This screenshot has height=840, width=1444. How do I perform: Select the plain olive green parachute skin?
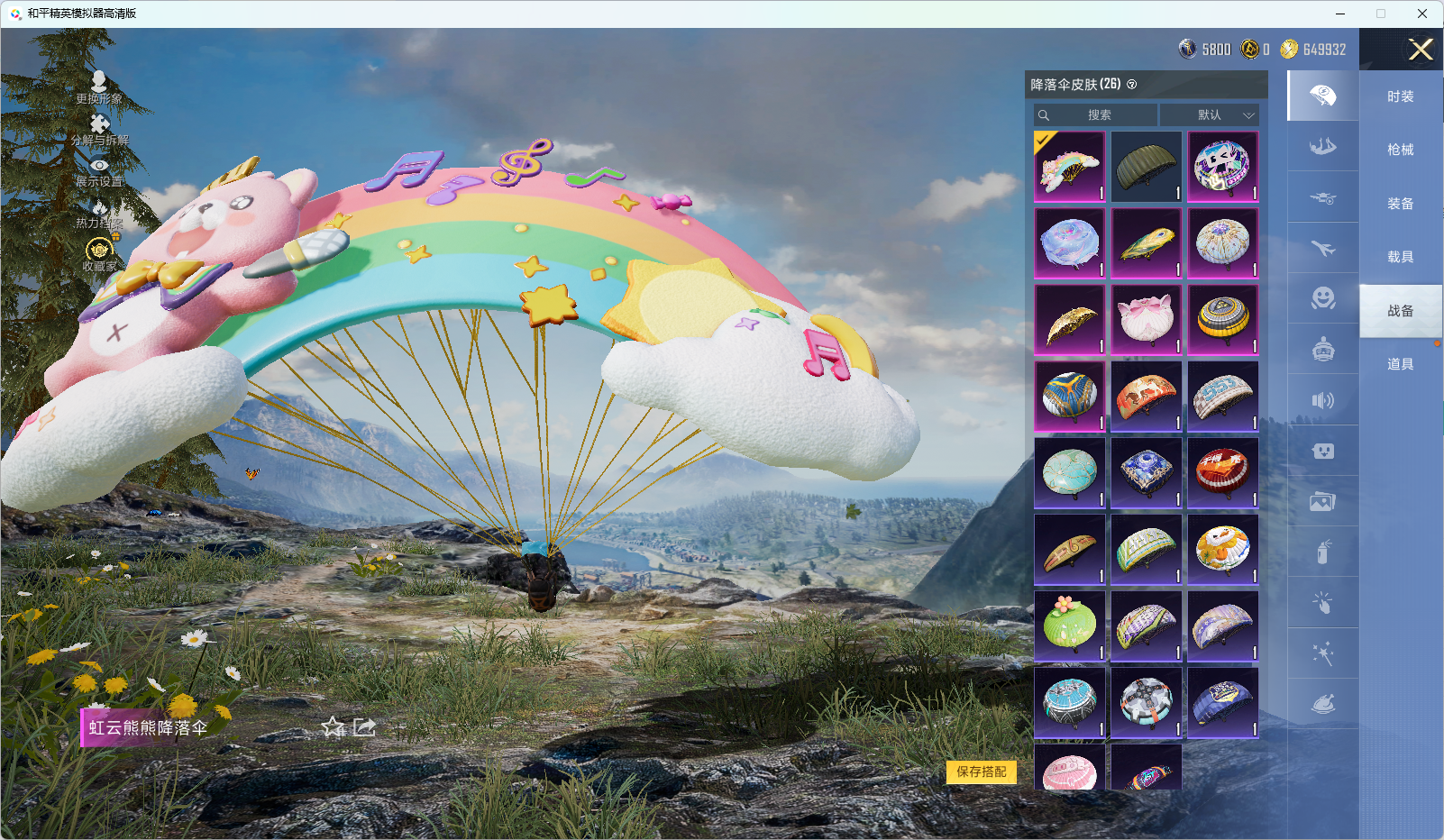point(1146,167)
